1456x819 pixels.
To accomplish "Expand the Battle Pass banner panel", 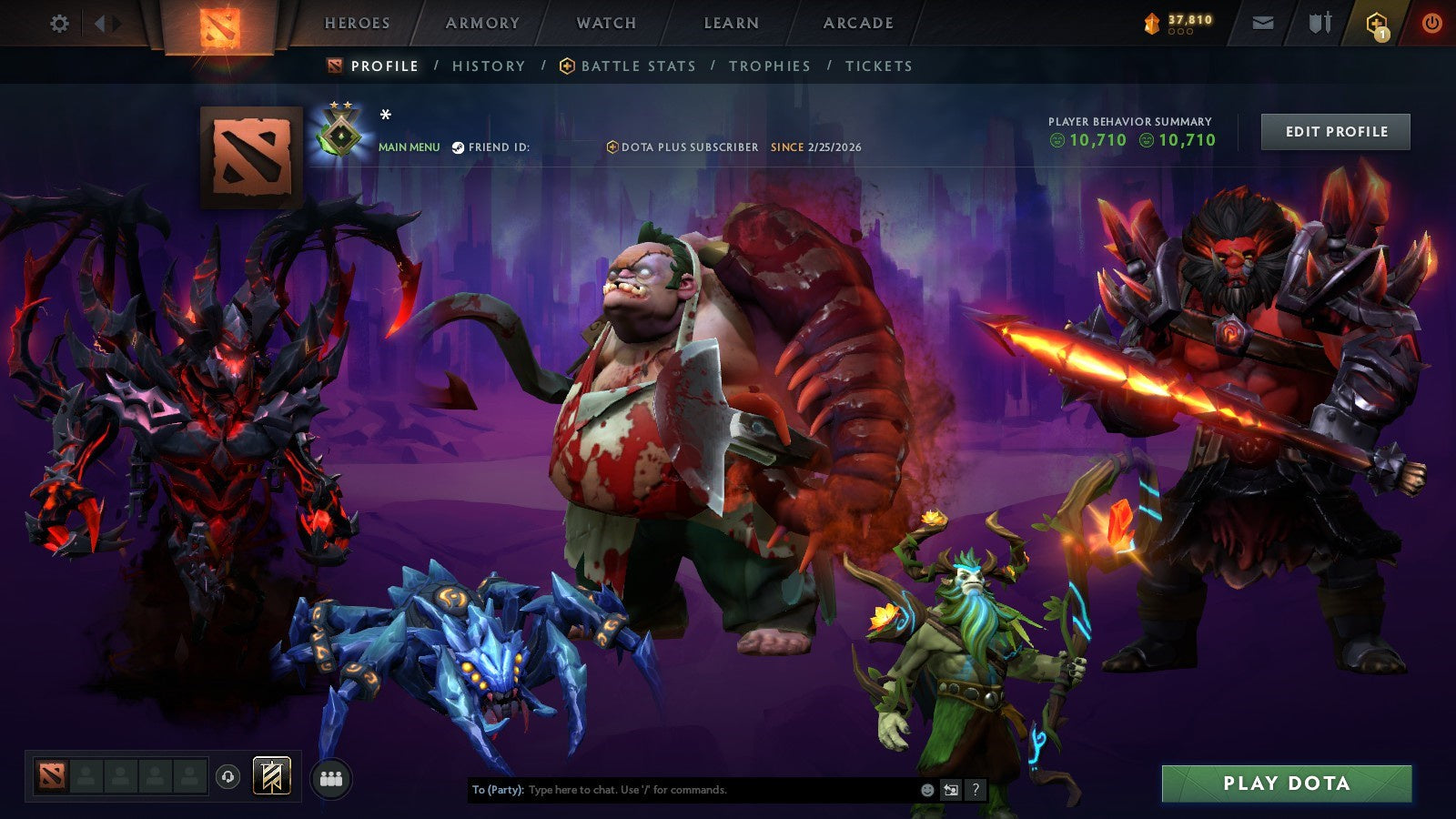I will pyautogui.click(x=270, y=776).
